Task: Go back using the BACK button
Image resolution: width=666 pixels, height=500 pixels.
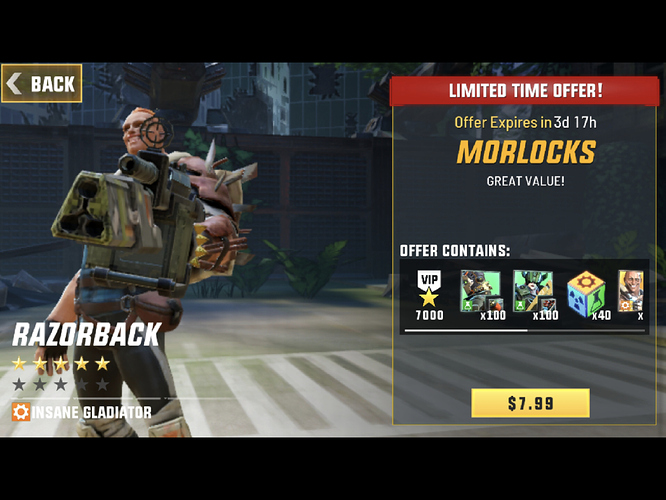Action: coord(42,84)
